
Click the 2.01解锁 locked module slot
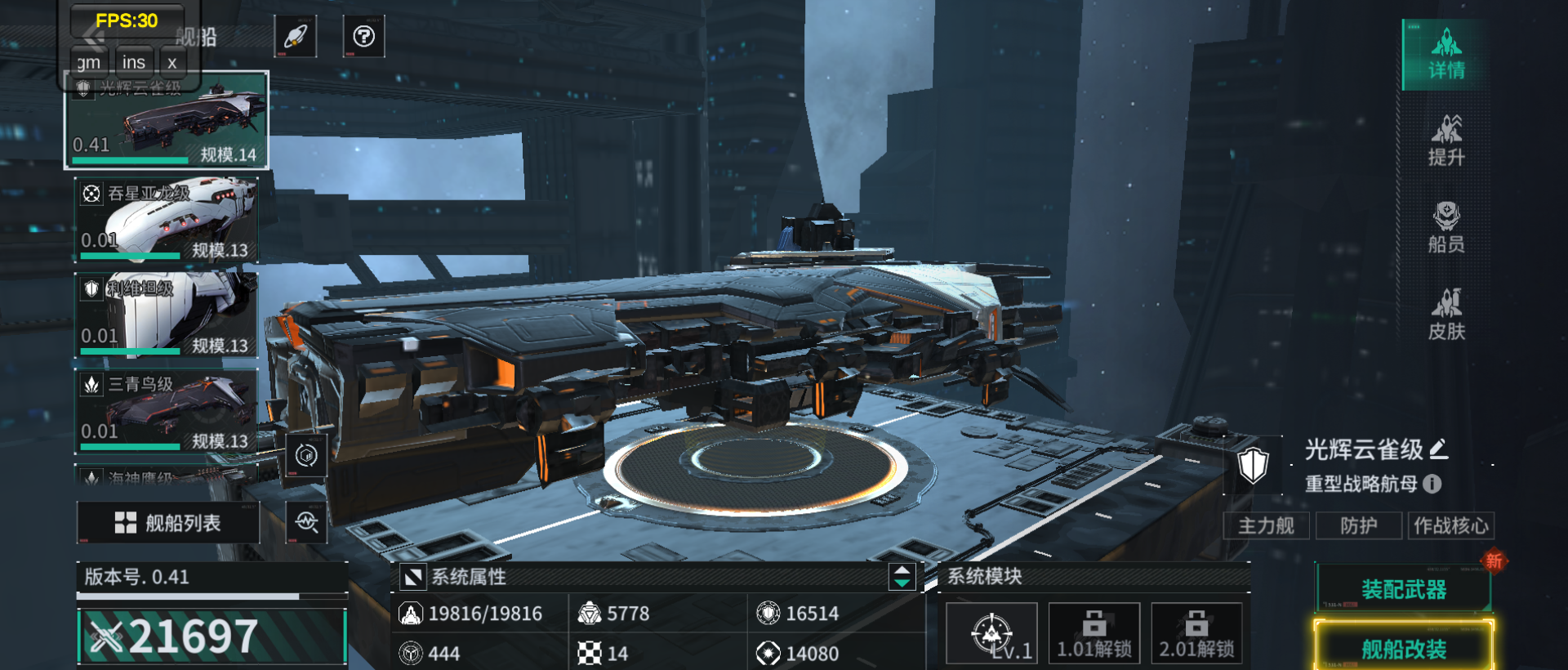pyautogui.click(x=1196, y=634)
